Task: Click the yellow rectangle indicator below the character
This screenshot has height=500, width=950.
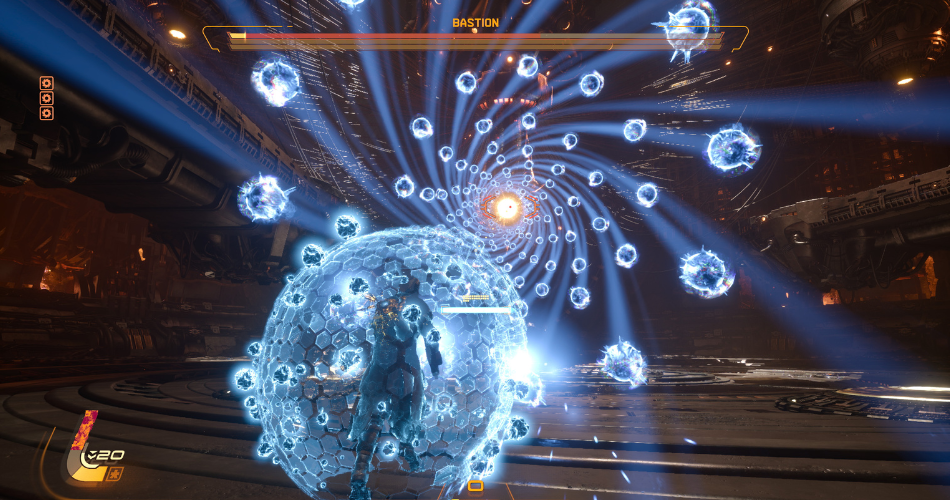Action: pos(475,486)
